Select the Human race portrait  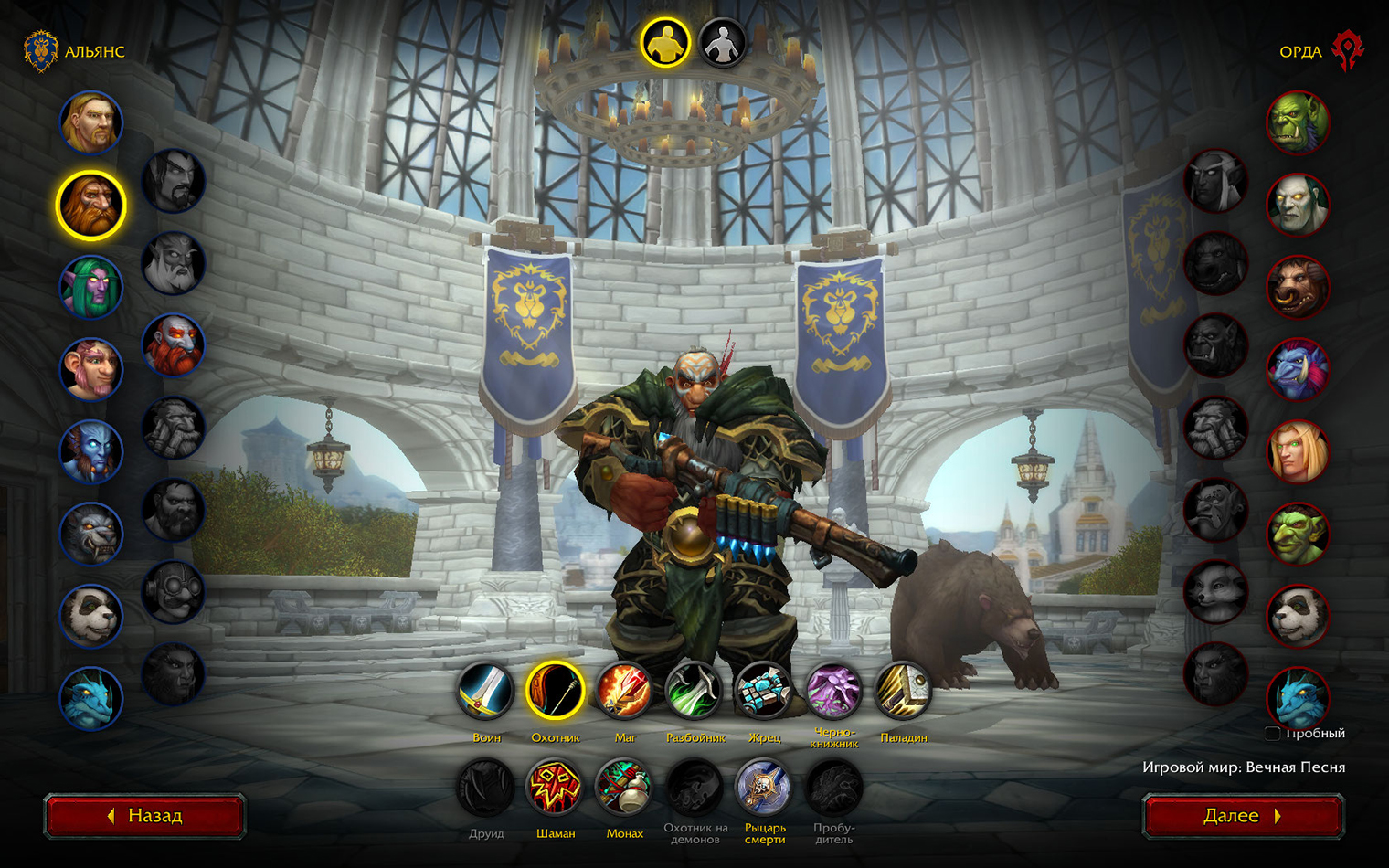(91, 122)
